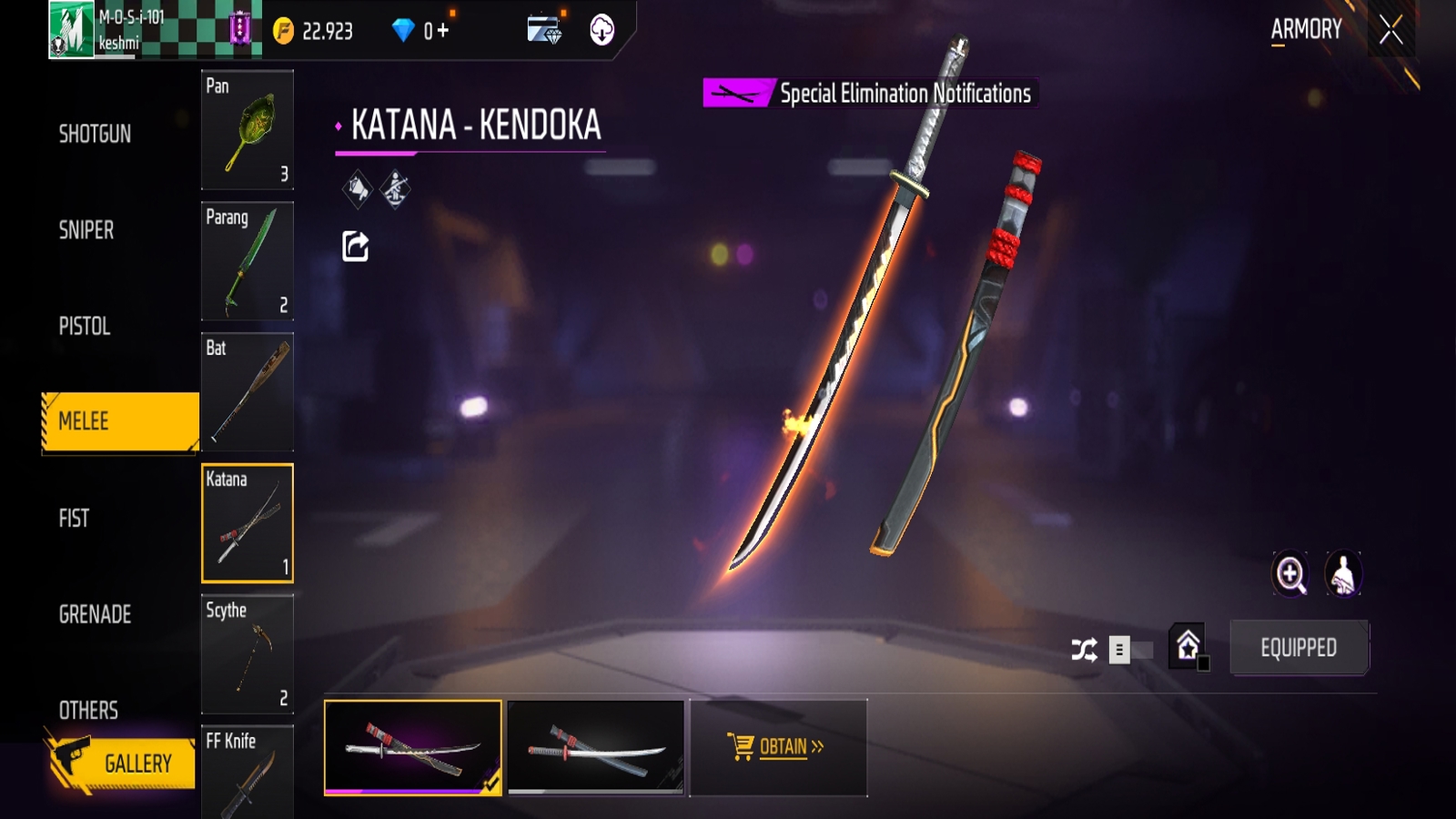Open the Others category
Image resolution: width=1456 pixels, height=819 pixels.
click(88, 710)
